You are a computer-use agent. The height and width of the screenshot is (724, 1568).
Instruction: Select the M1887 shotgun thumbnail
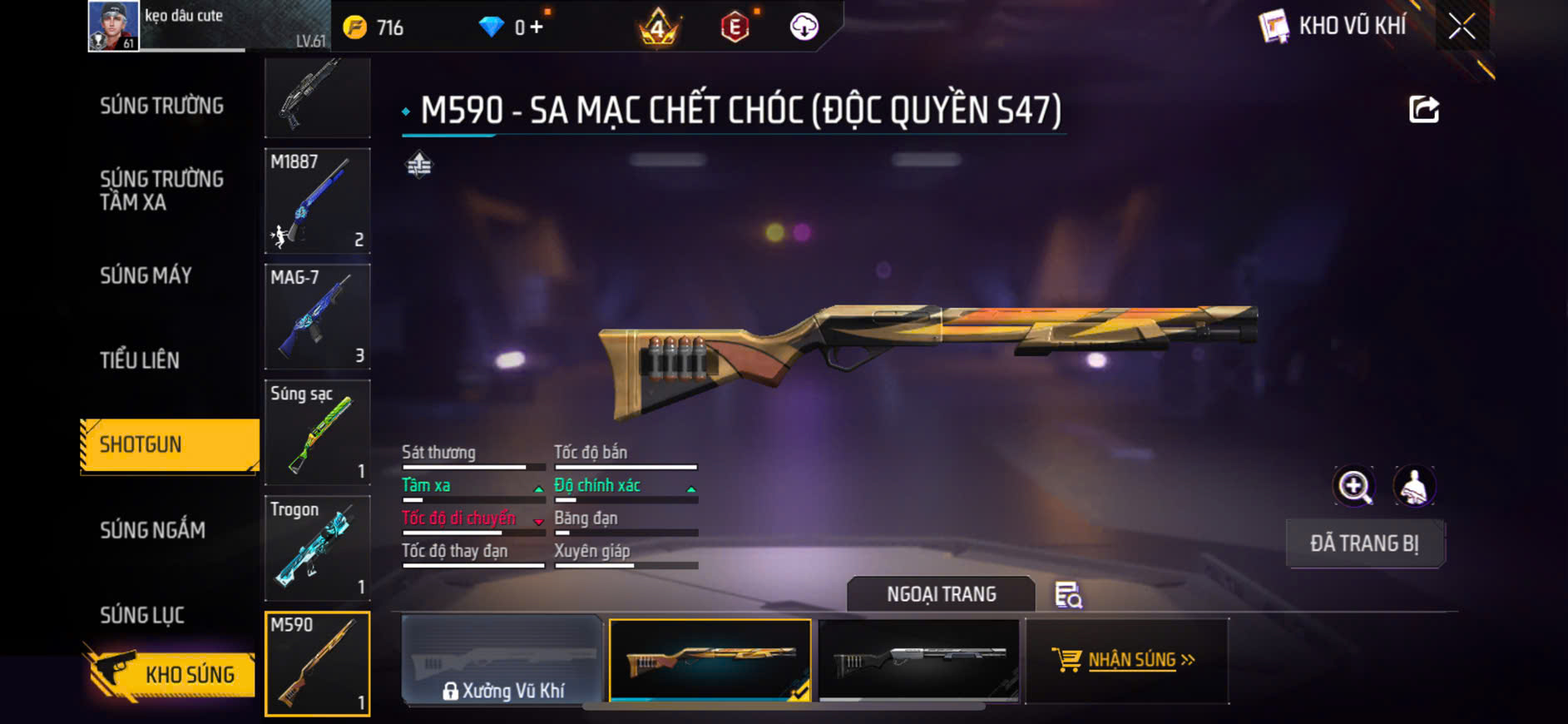(317, 201)
